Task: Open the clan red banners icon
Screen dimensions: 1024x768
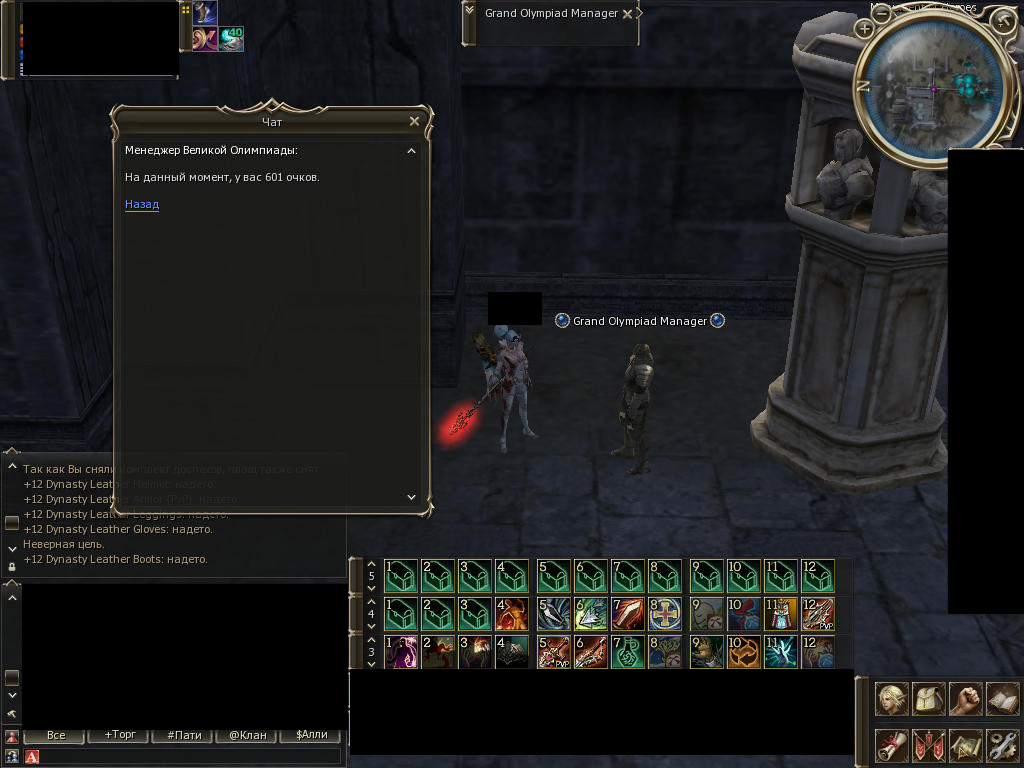Action: coord(928,745)
